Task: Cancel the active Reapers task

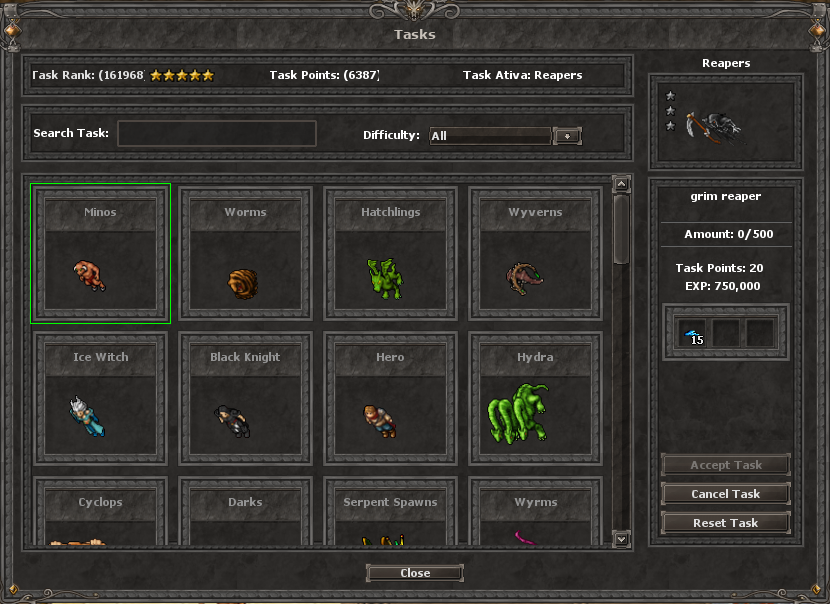Action: tap(726, 494)
